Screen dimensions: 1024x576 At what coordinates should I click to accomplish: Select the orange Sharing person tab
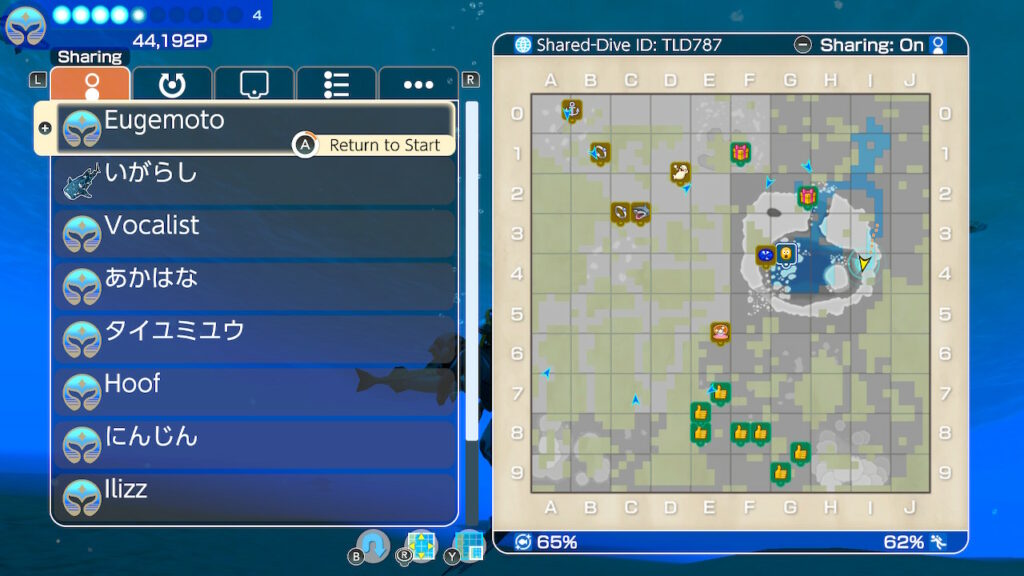pos(90,85)
